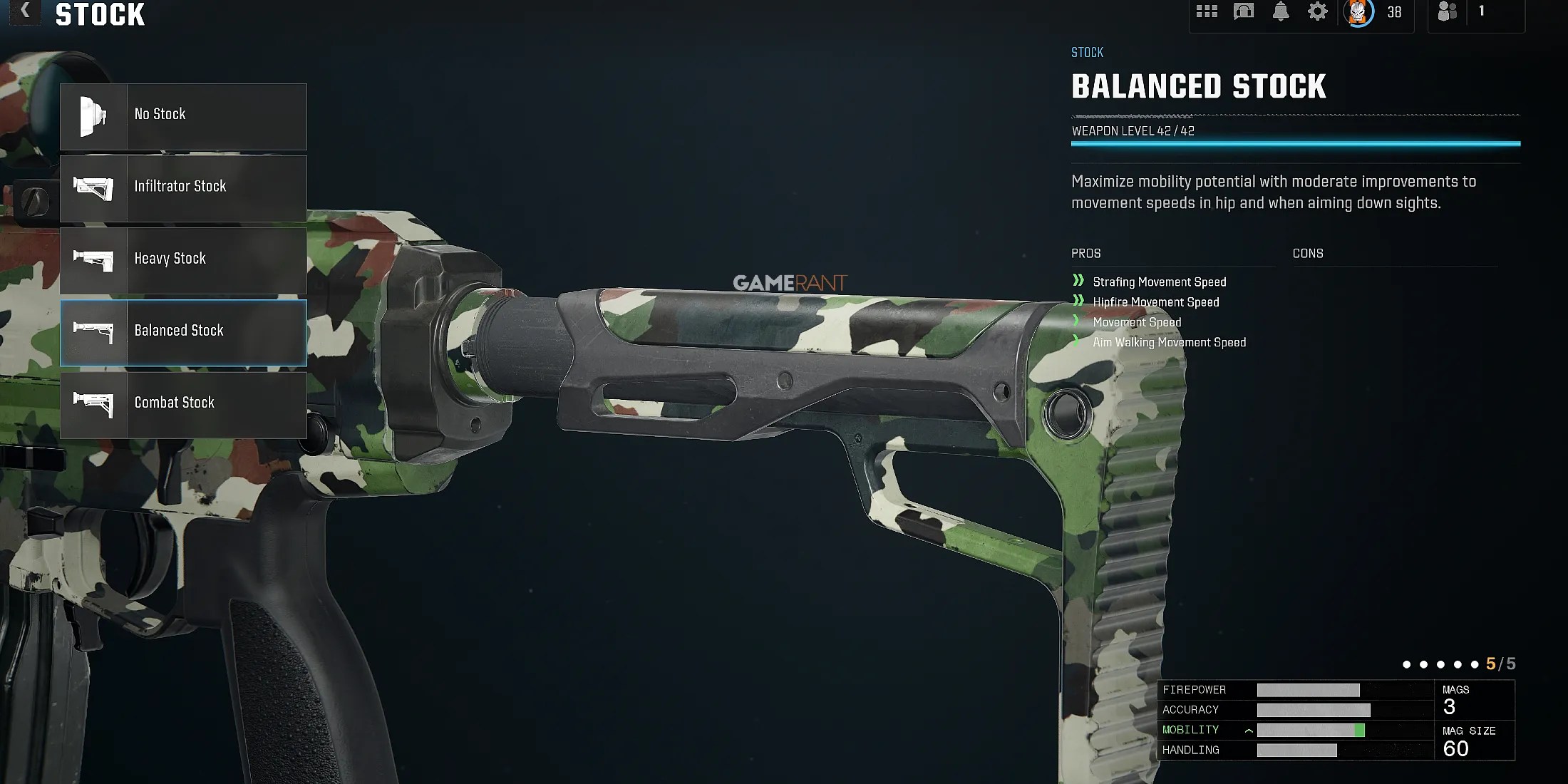Open the notifications bell
Image resolution: width=1568 pixels, height=784 pixels.
coord(1281,11)
